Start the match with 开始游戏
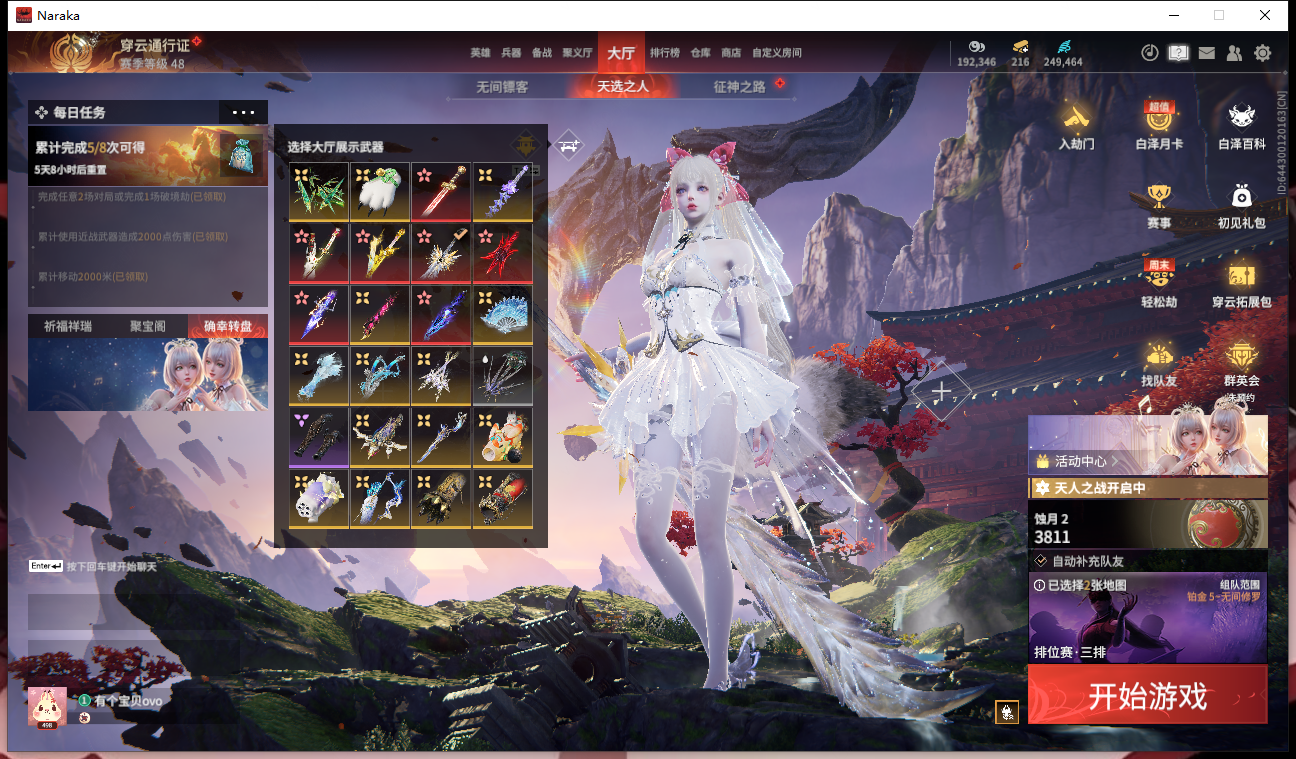The image size is (1296, 759). (1147, 695)
